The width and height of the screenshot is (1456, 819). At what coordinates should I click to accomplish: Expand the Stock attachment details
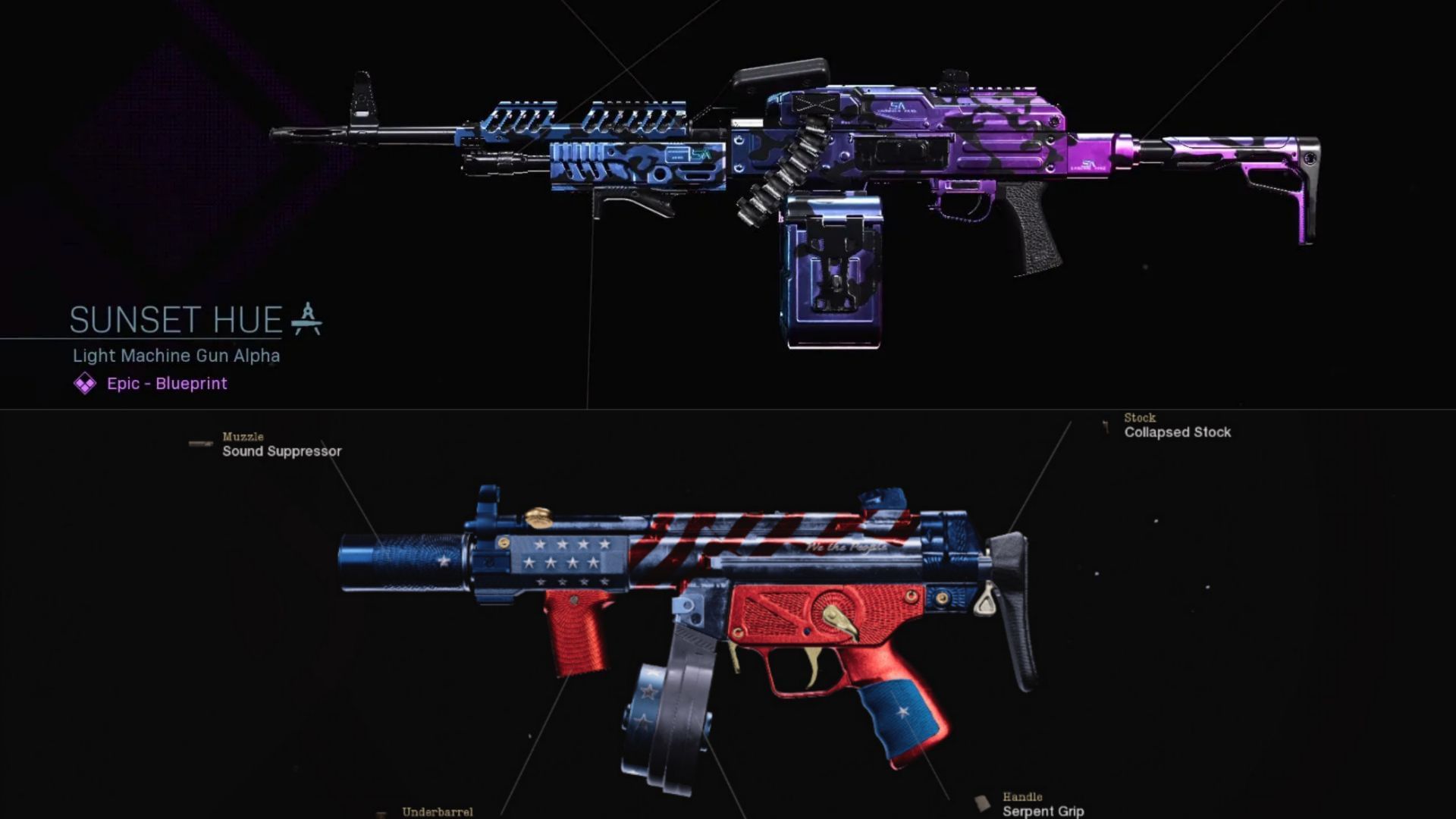point(1138,418)
